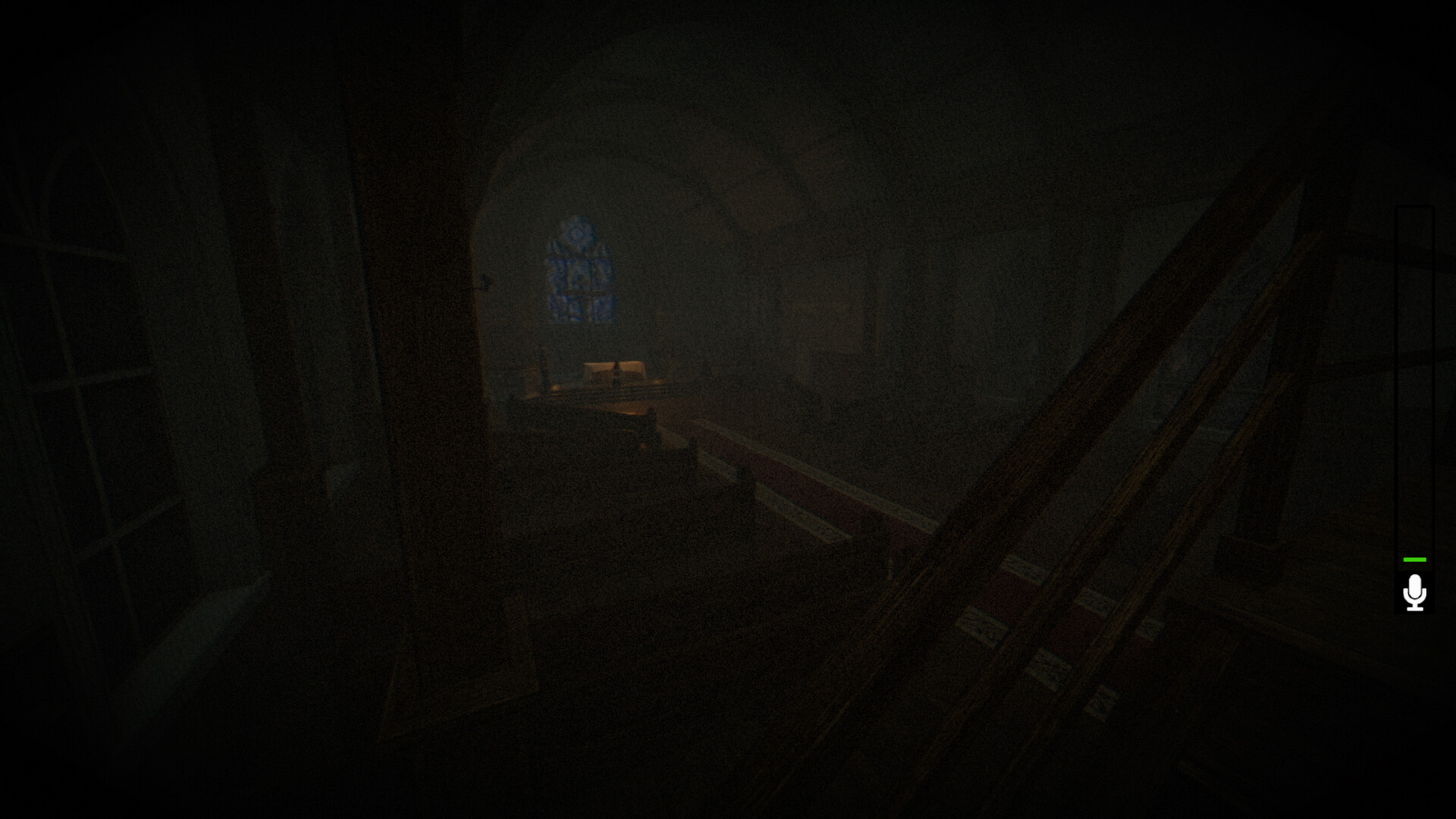Select the illuminated altar table

[614, 369]
